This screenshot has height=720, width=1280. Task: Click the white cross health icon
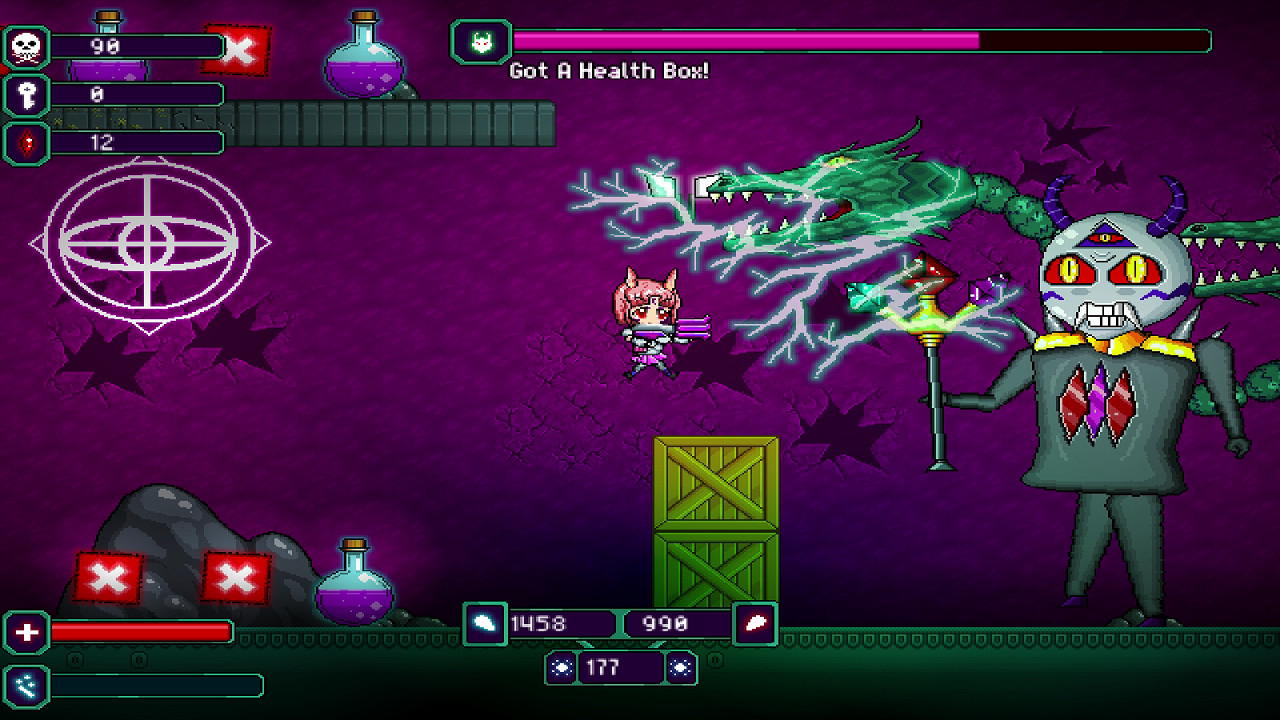27,632
